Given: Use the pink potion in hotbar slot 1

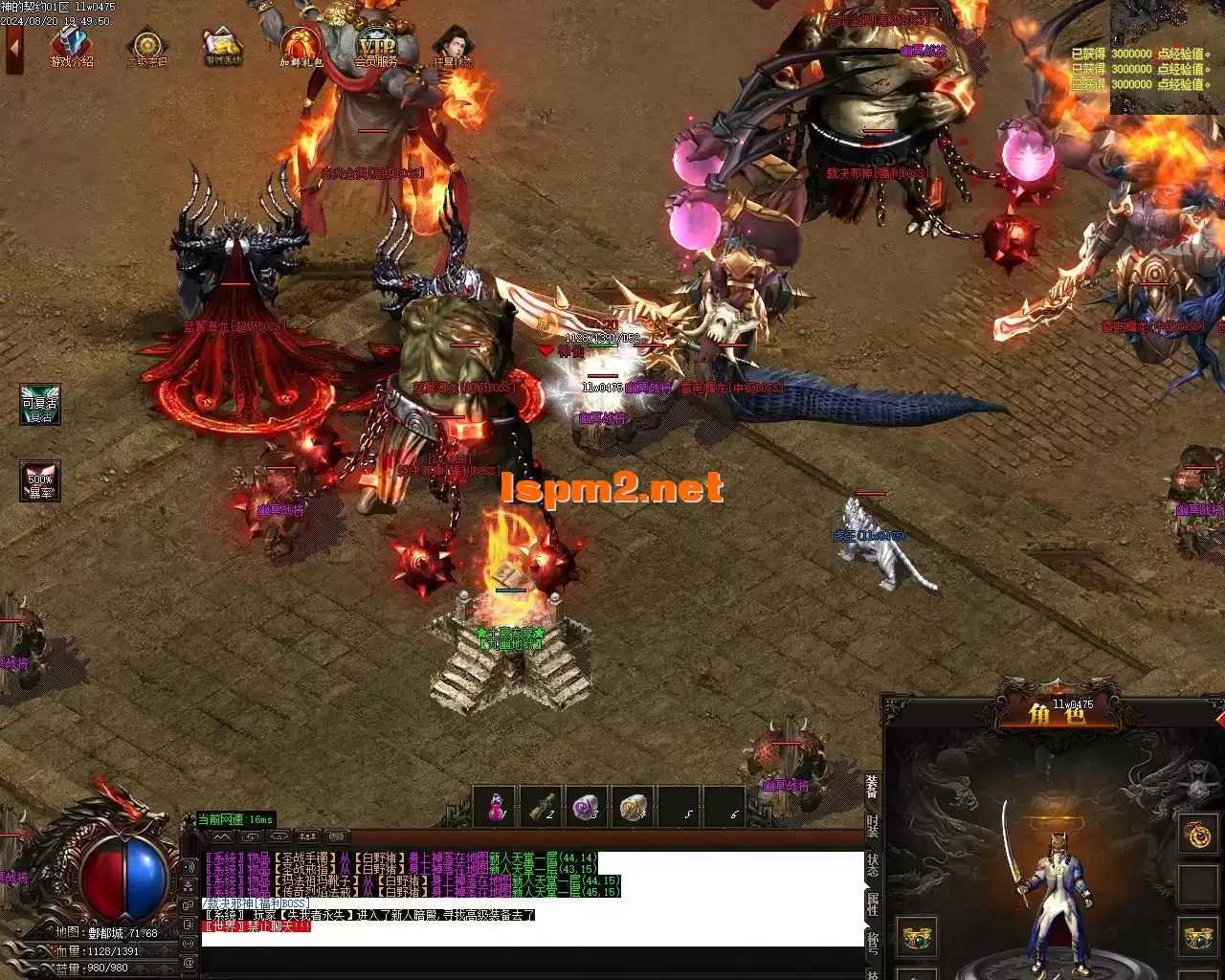Looking at the screenshot, I should pyautogui.click(x=495, y=808).
